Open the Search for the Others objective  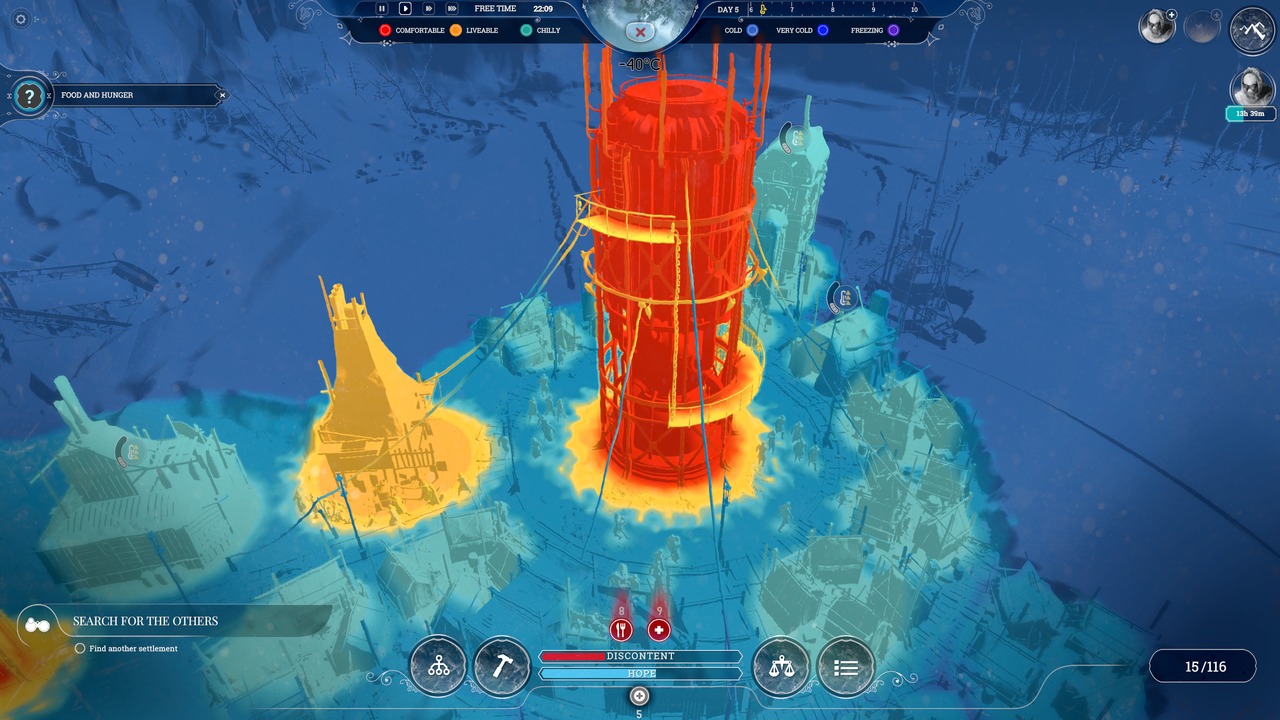coord(145,621)
